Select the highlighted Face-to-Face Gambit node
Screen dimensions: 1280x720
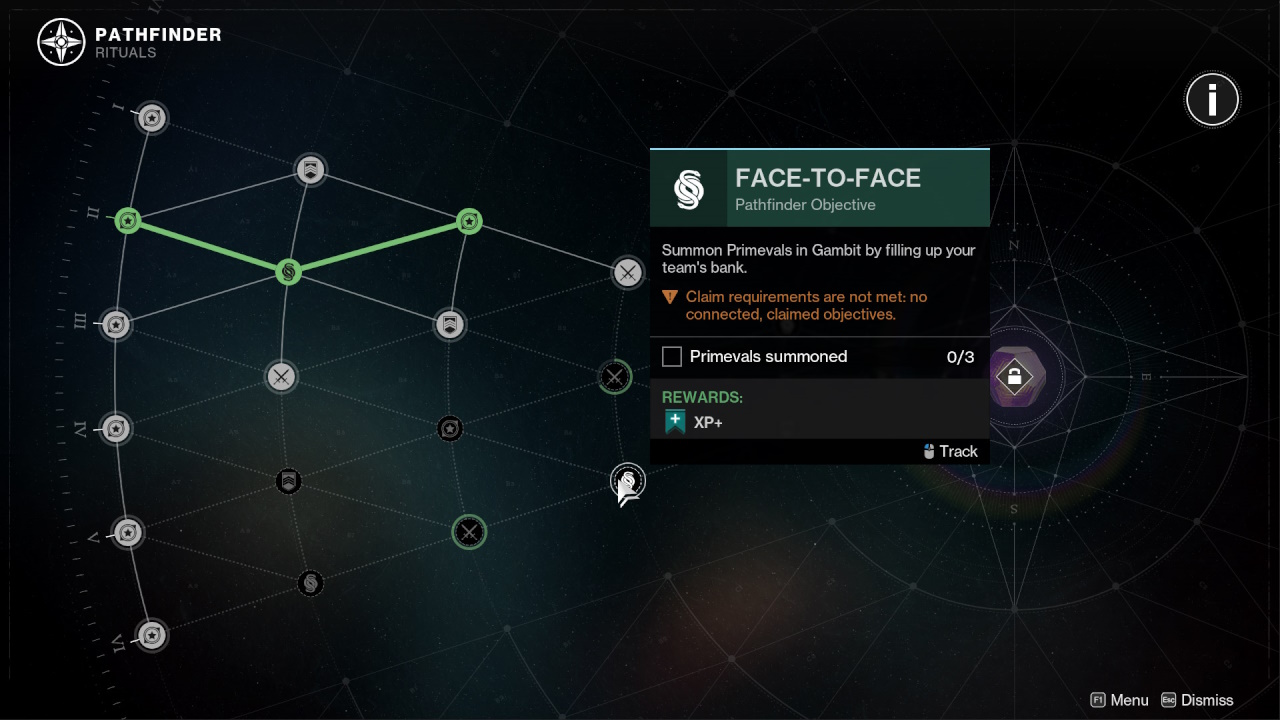pos(627,482)
